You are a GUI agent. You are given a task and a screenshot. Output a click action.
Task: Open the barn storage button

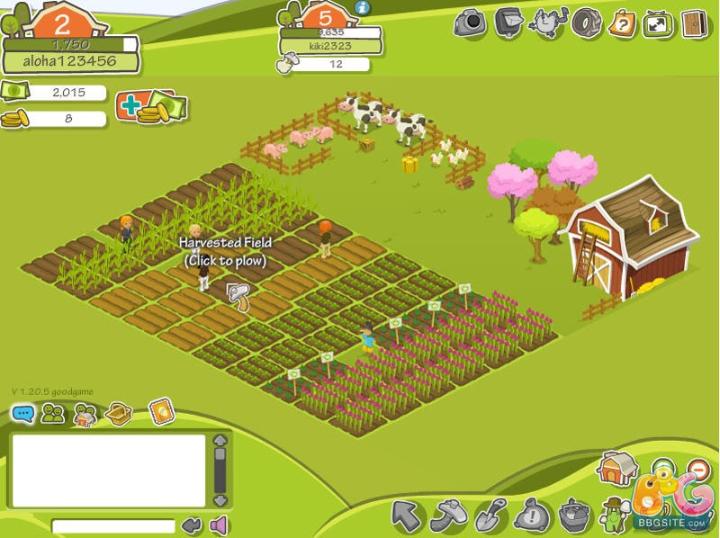614,468
